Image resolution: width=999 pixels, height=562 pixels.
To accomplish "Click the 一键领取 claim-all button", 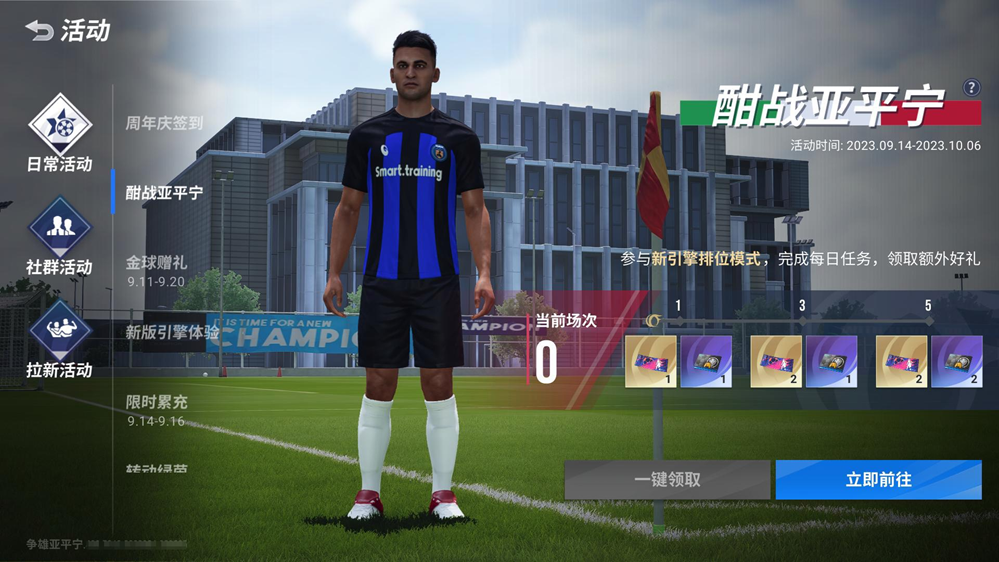I will point(667,480).
